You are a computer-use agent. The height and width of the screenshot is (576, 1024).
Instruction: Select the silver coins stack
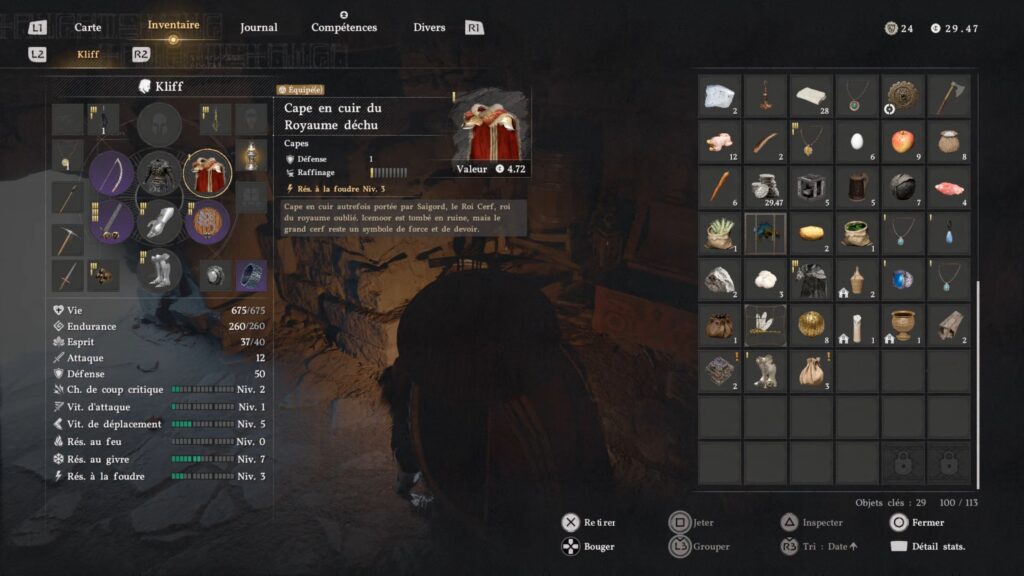[x=765, y=187]
